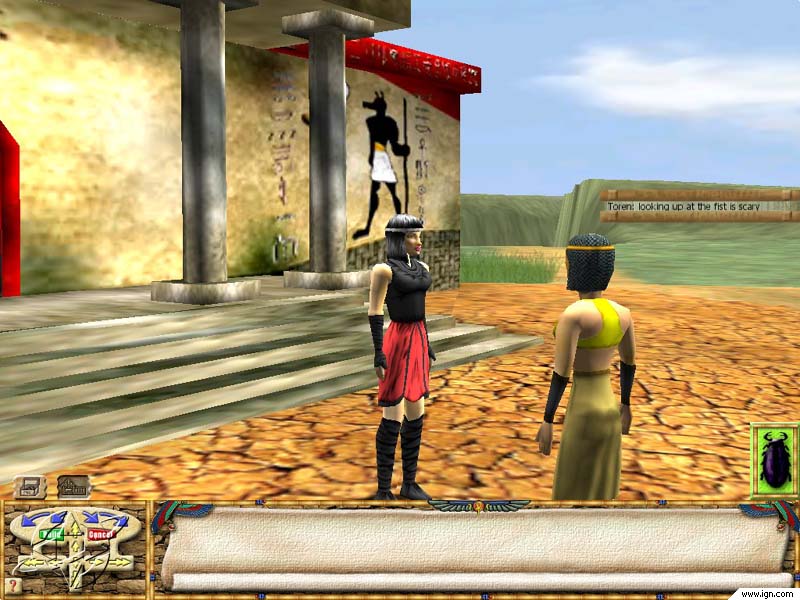Click the winged scarab emblem atop the scroll
Screen dimensions: 800x600
tap(479, 505)
